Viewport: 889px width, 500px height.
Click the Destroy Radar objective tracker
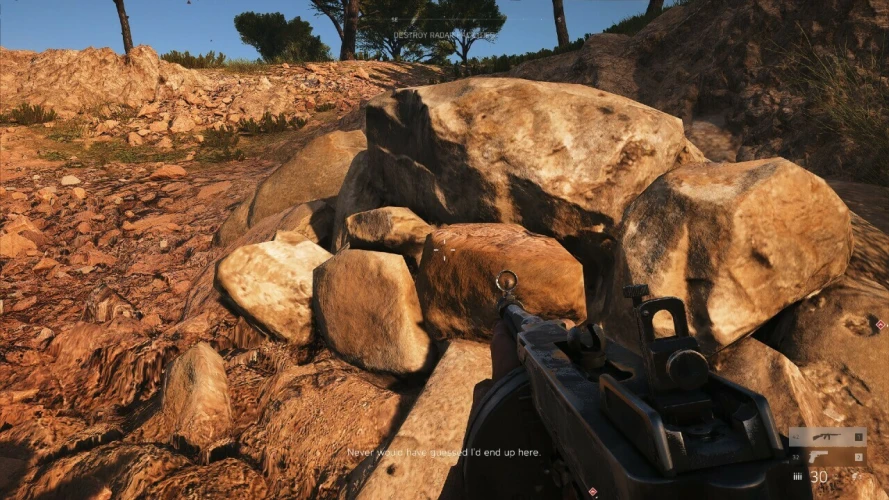coord(444,34)
